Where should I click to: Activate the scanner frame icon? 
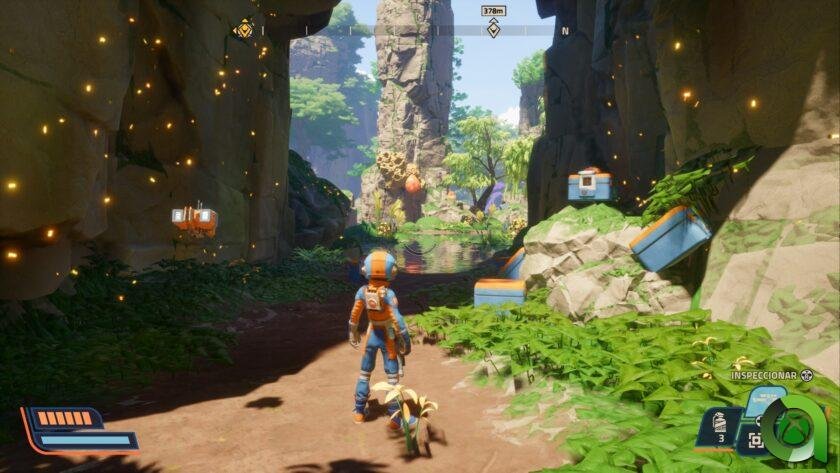[755, 441]
